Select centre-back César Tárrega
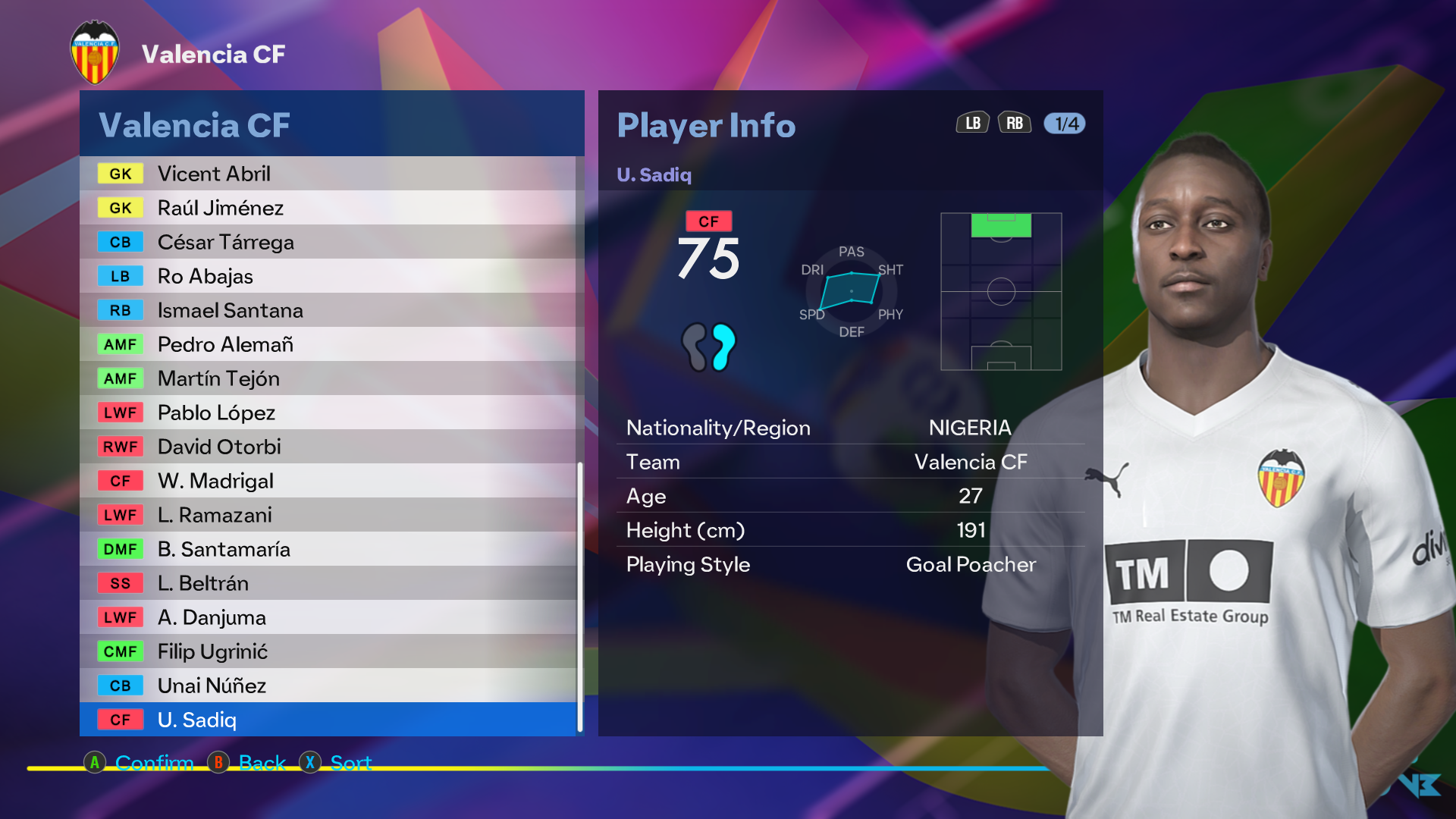1456x819 pixels. [328, 242]
